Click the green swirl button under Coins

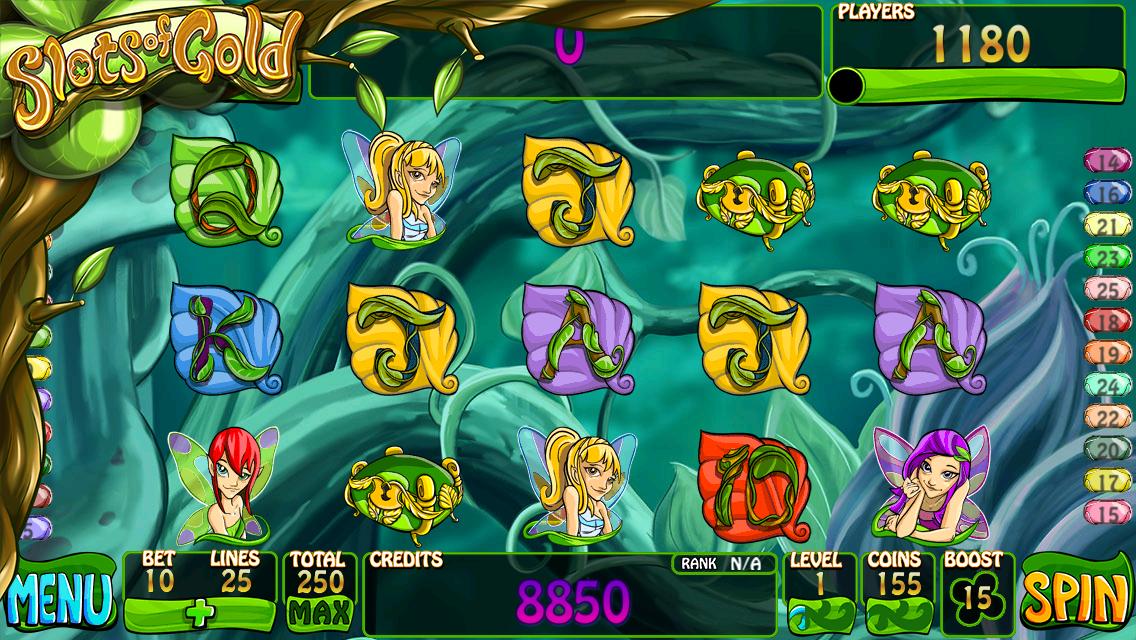(893, 613)
